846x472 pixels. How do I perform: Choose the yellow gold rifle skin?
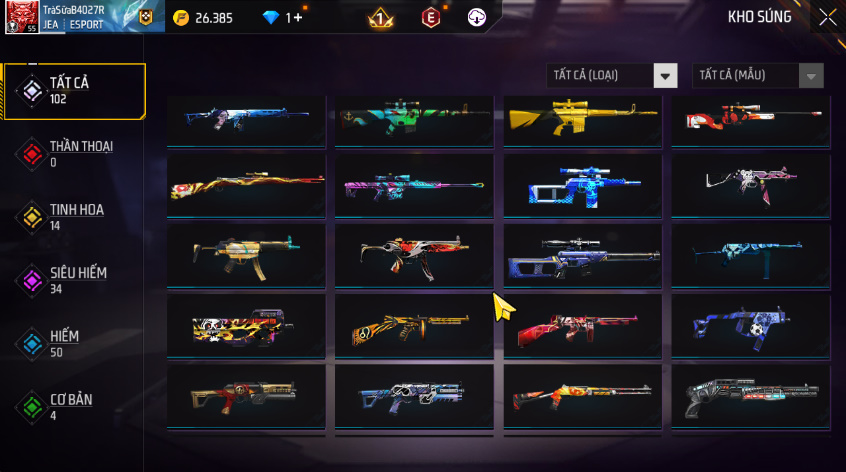(x=582, y=118)
